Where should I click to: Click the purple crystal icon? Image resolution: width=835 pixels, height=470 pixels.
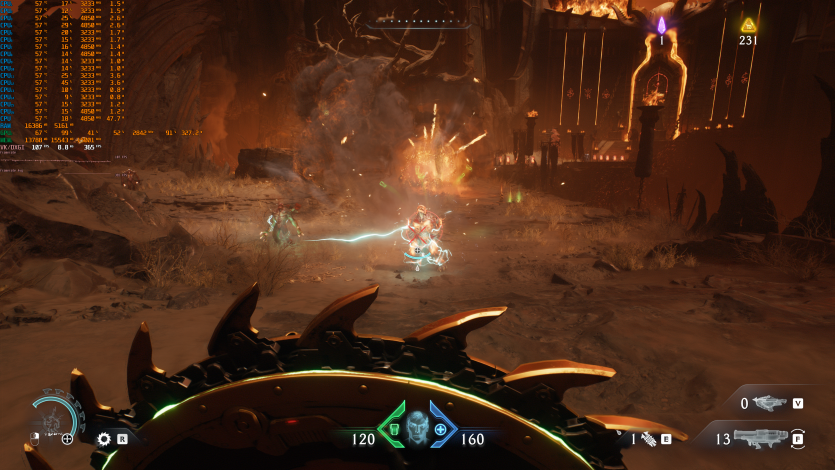coord(661,25)
